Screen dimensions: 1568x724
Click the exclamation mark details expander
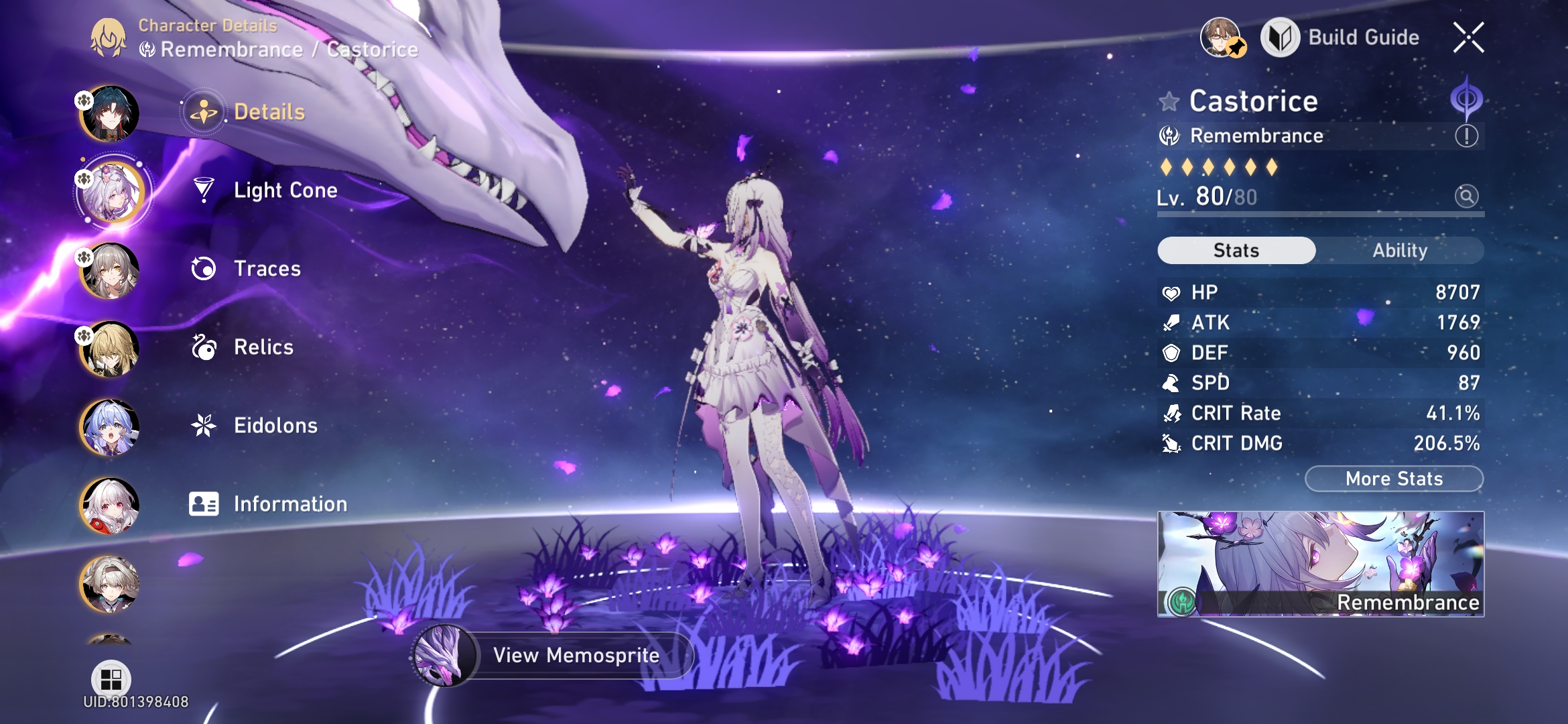point(1465,137)
